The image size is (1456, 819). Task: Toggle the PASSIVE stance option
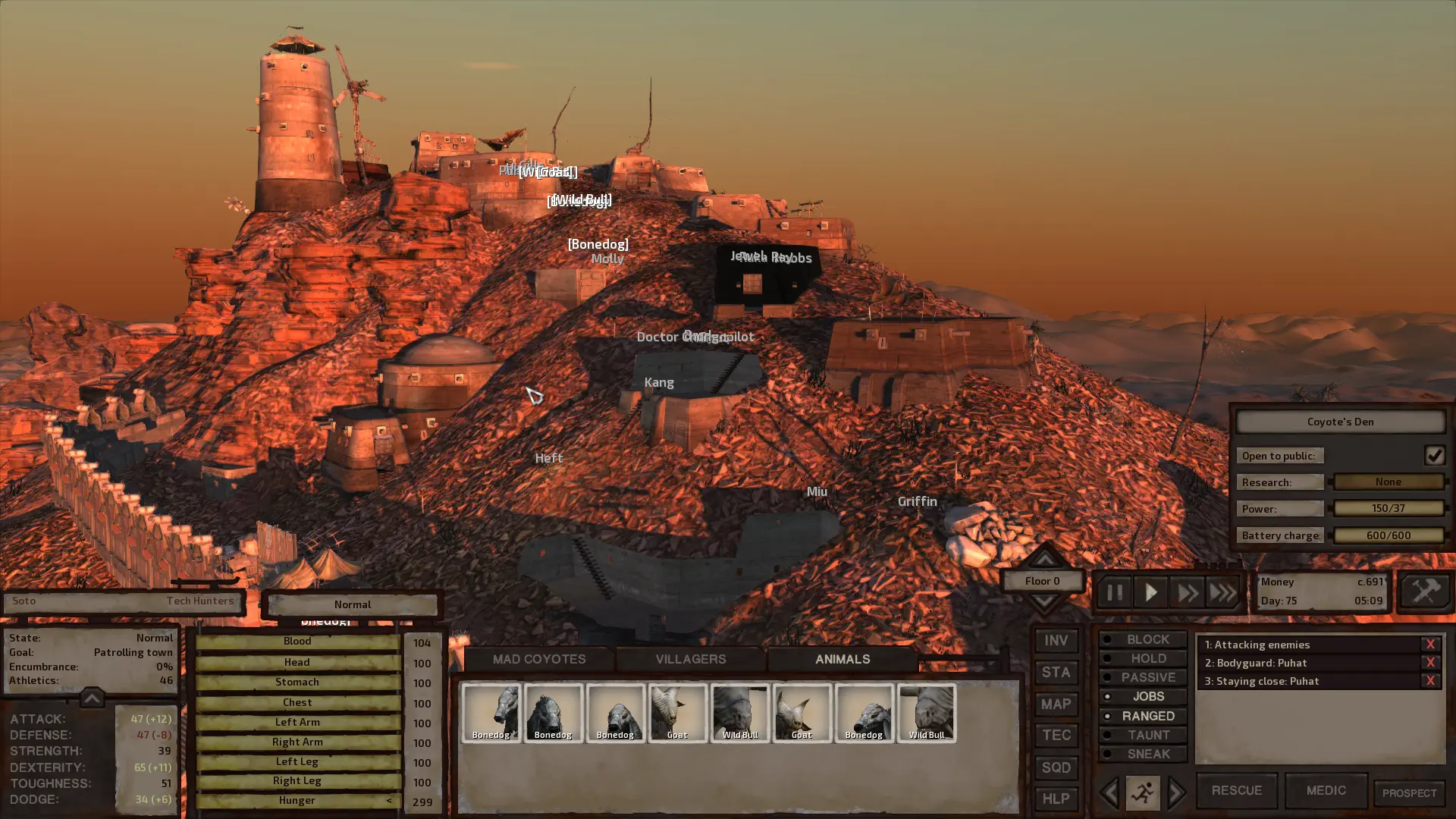tap(1143, 677)
